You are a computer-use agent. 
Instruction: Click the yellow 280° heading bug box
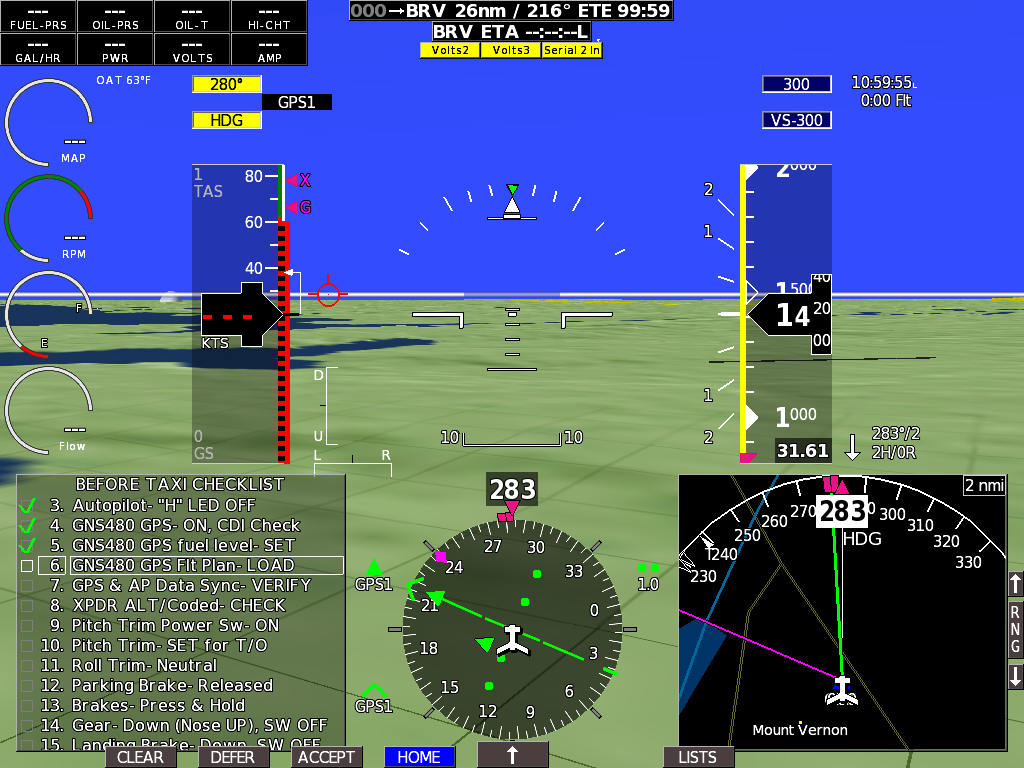[227, 84]
